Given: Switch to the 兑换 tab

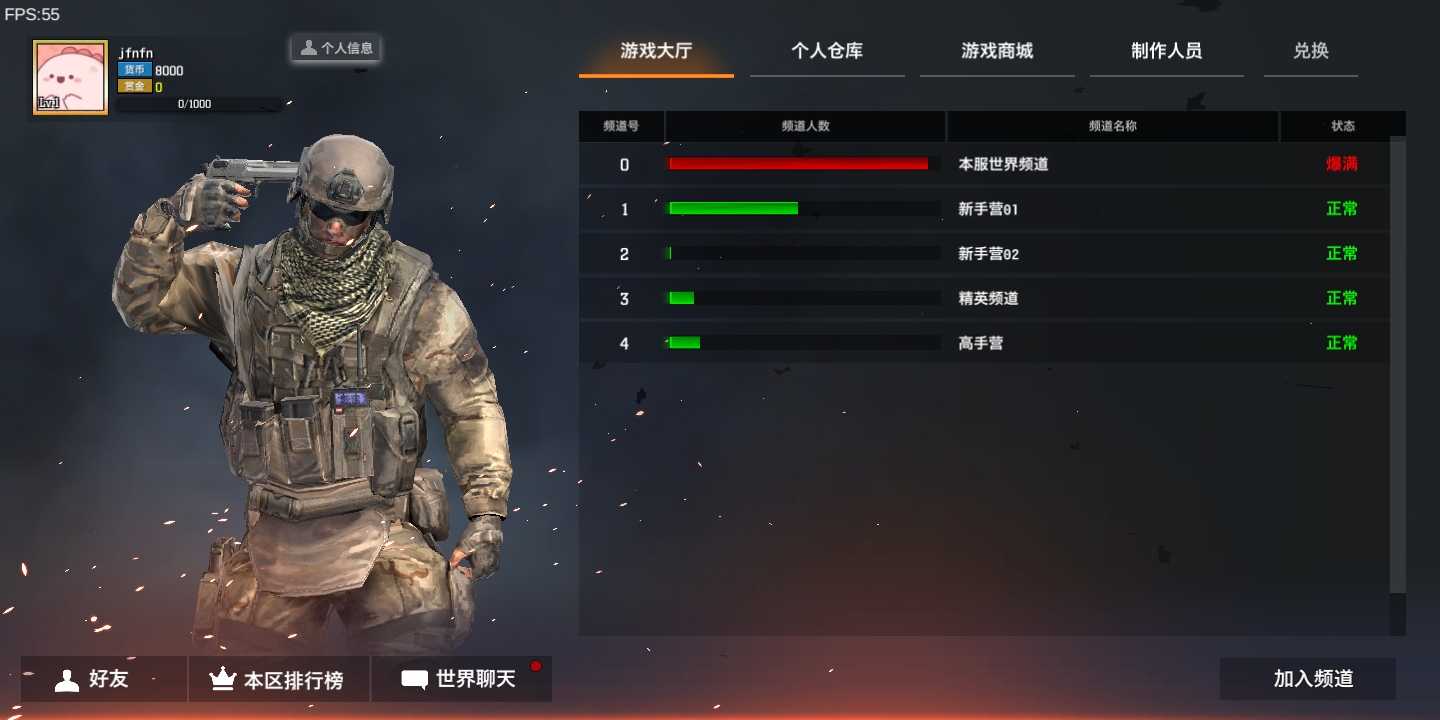Looking at the screenshot, I should pos(1310,51).
